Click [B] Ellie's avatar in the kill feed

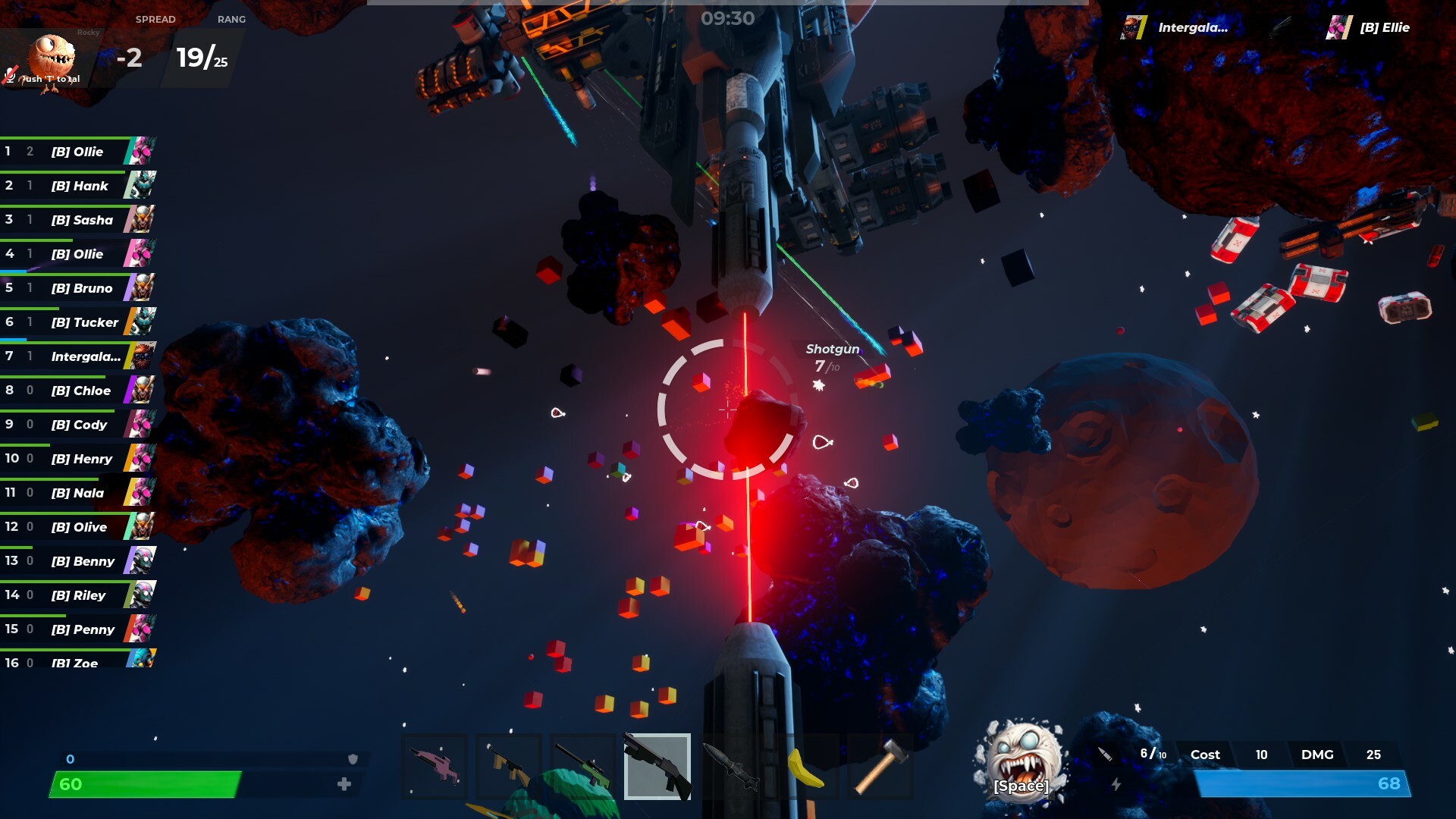coord(1337,28)
